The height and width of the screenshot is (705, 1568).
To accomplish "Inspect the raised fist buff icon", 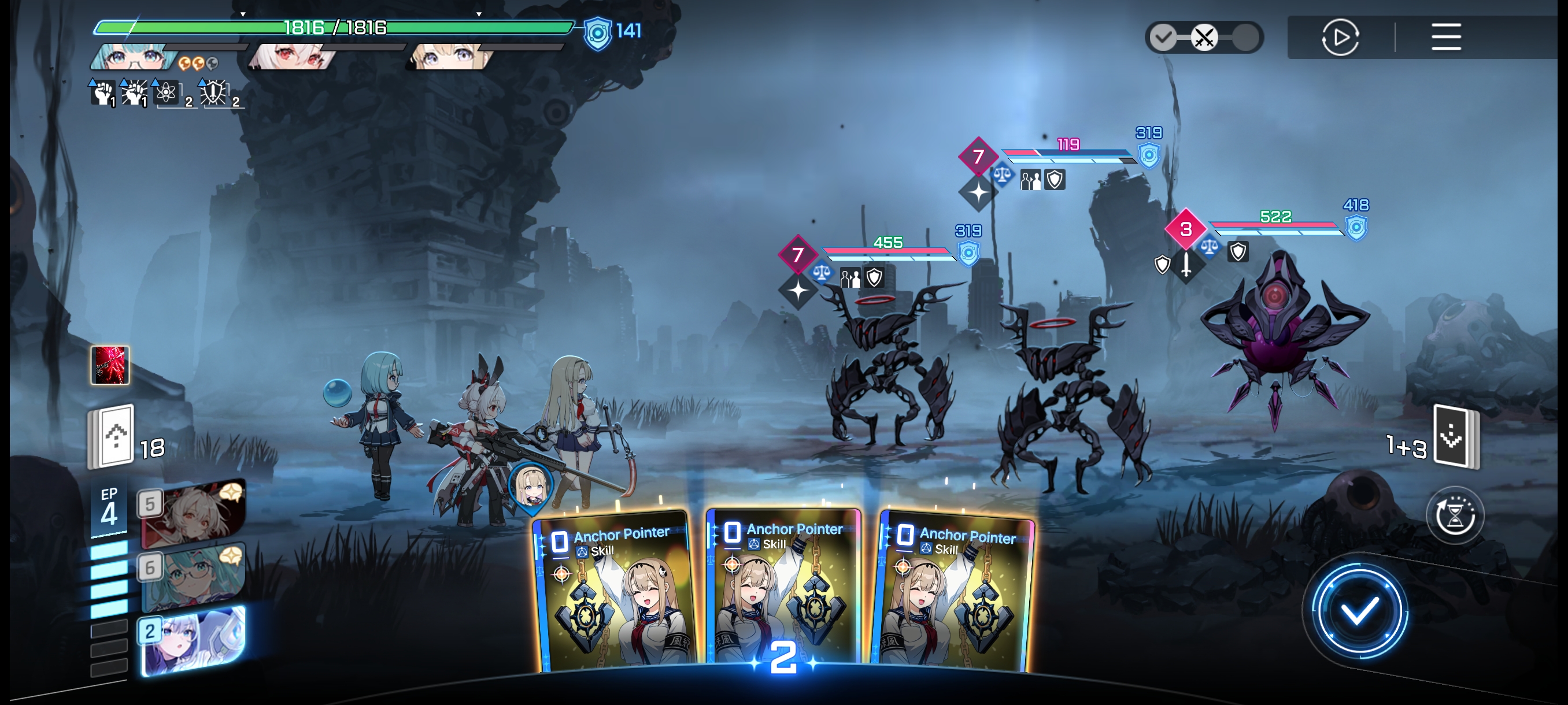I will 103,93.
